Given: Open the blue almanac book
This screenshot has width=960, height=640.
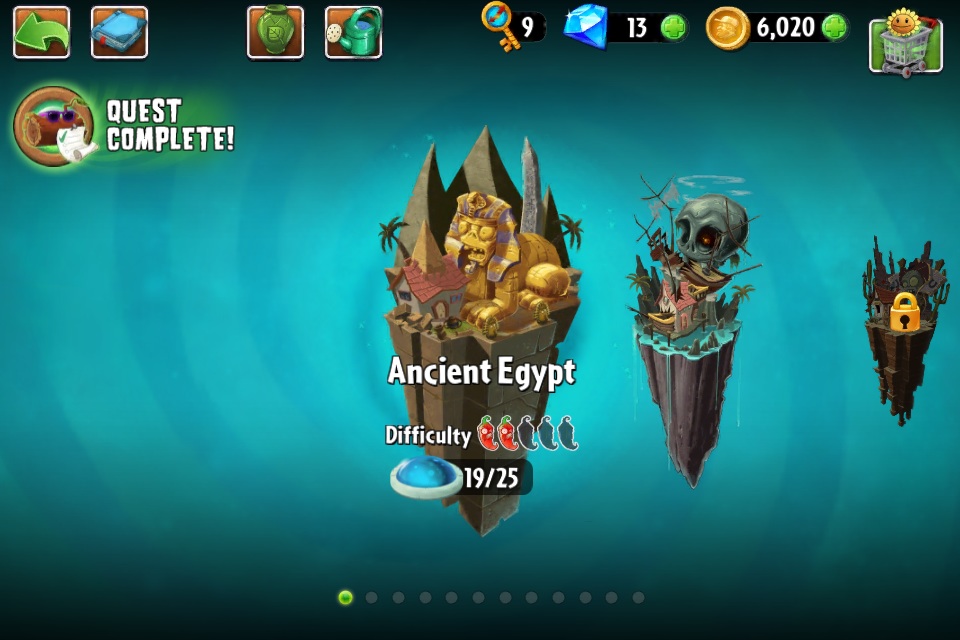Looking at the screenshot, I should [x=119, y=32].
